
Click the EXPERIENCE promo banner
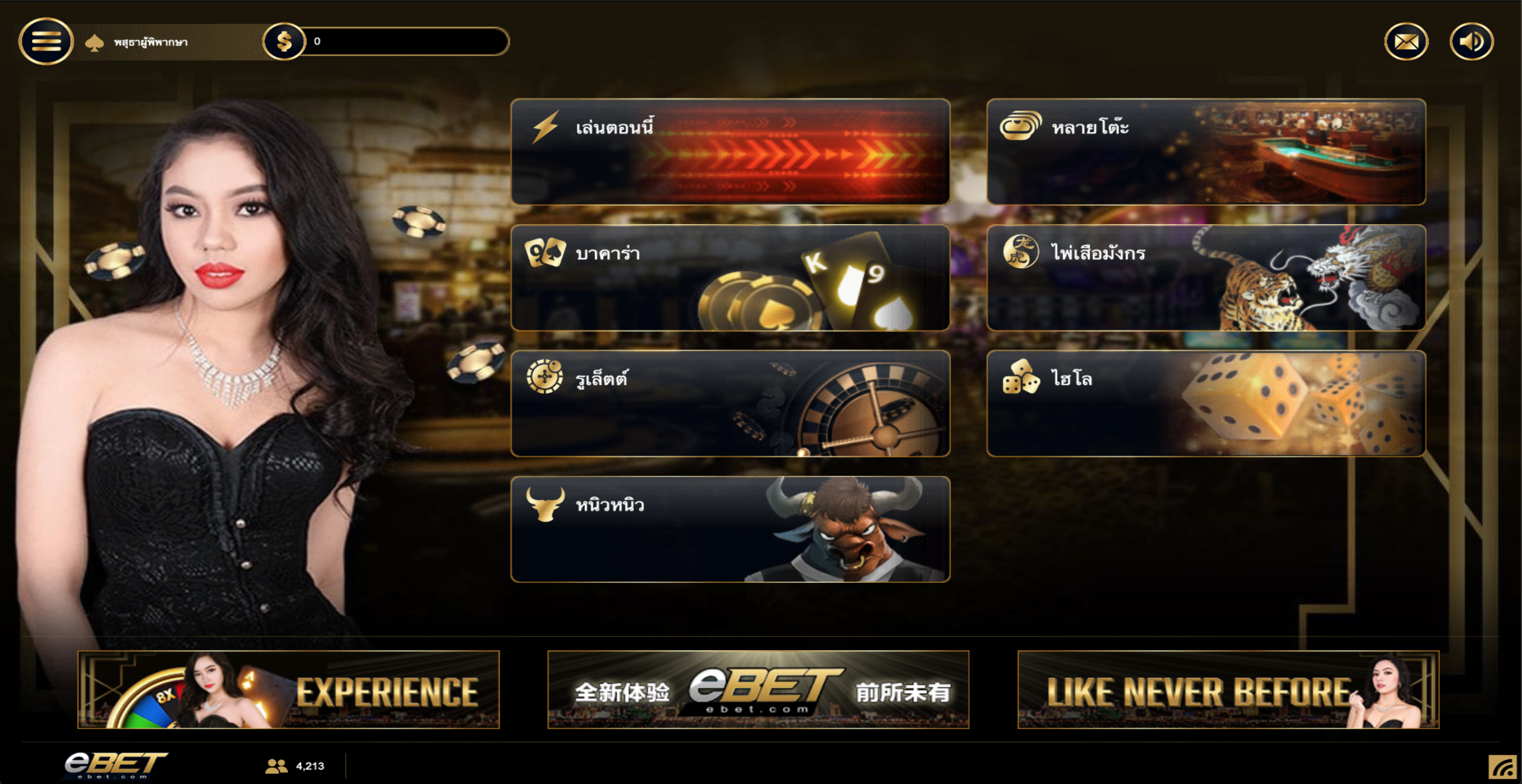pos(289,689)
